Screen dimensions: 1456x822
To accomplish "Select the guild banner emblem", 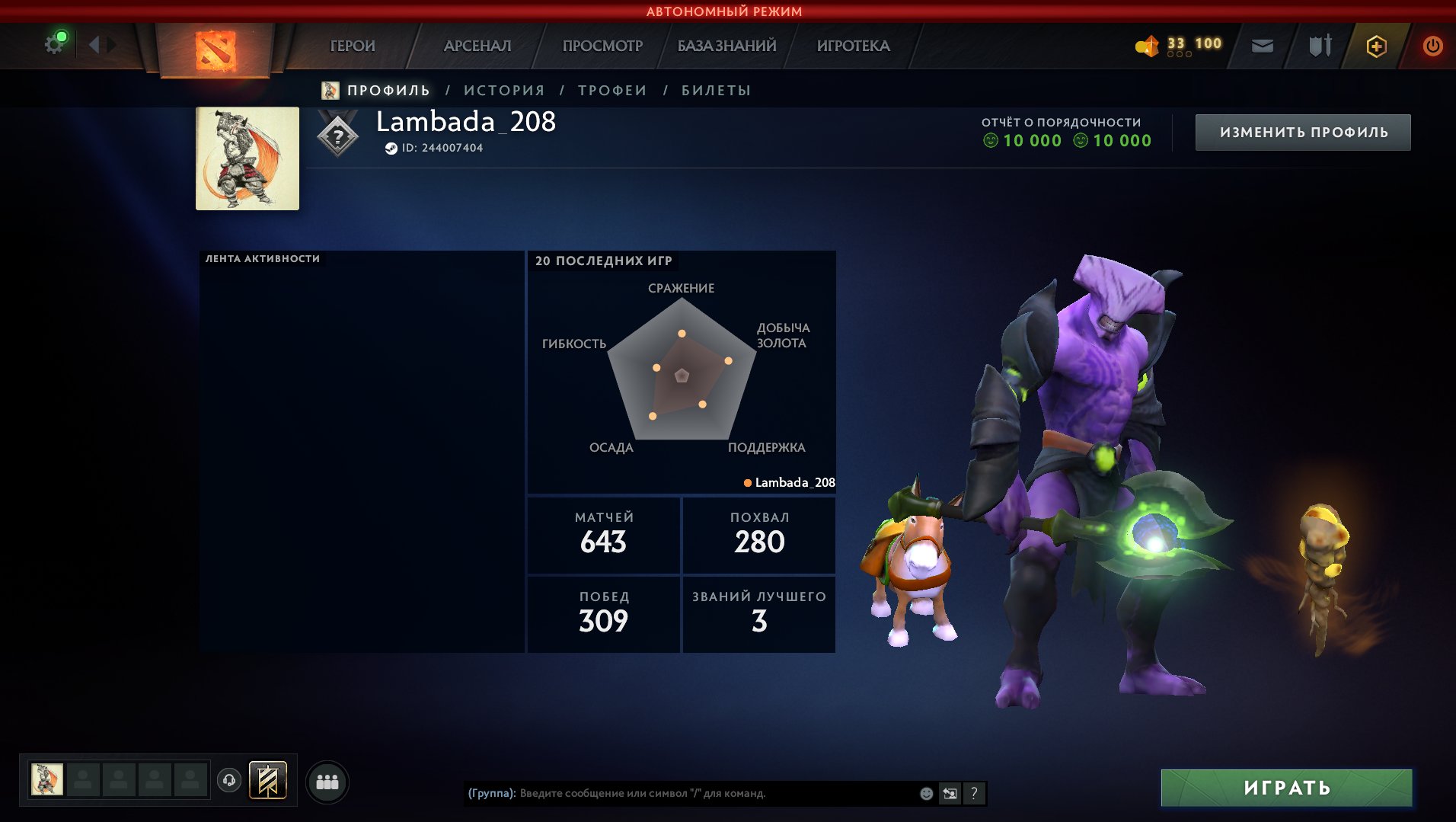I will click(x=268, y=781).
